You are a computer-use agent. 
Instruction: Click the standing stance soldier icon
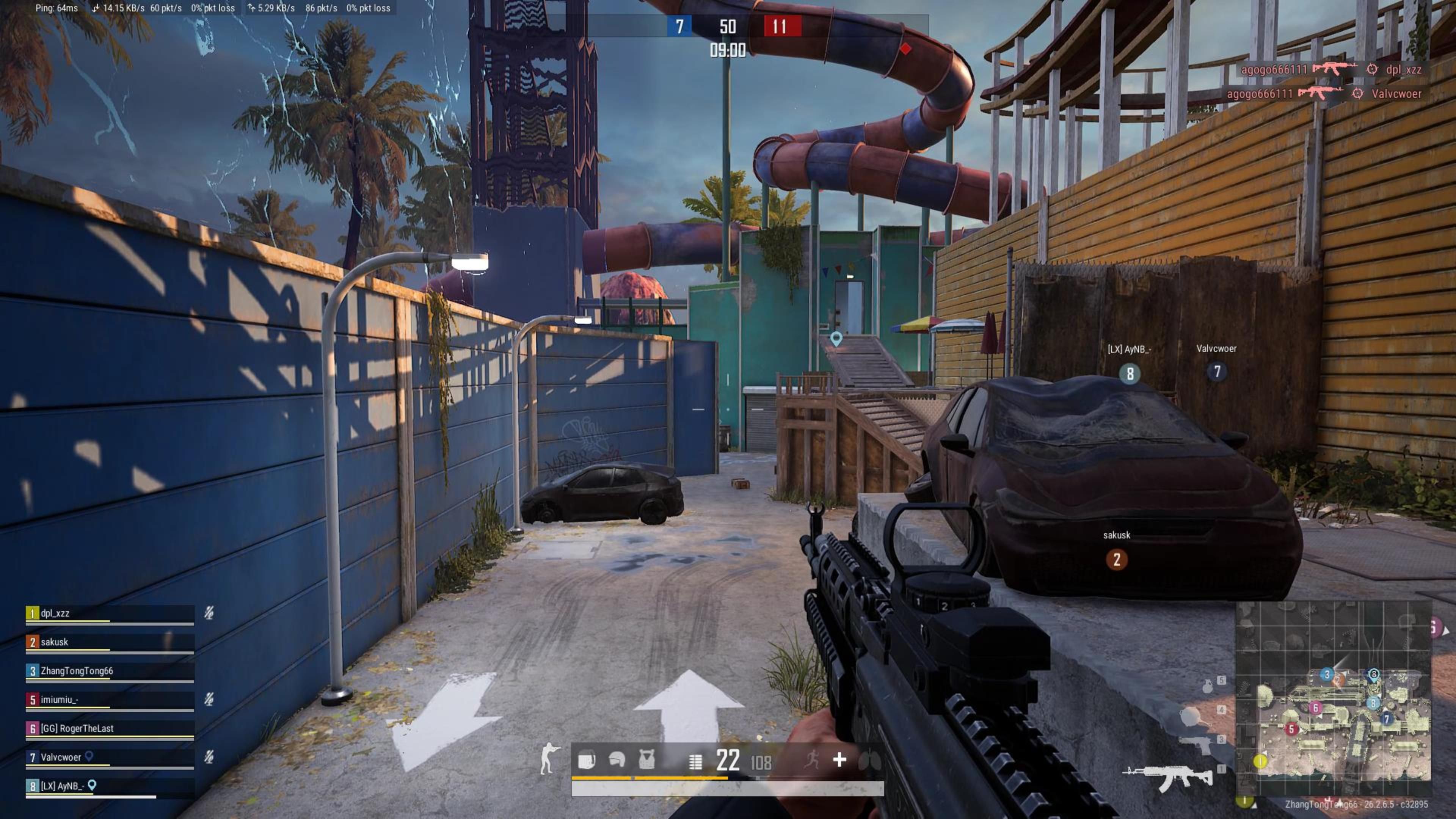pos(548,758)
